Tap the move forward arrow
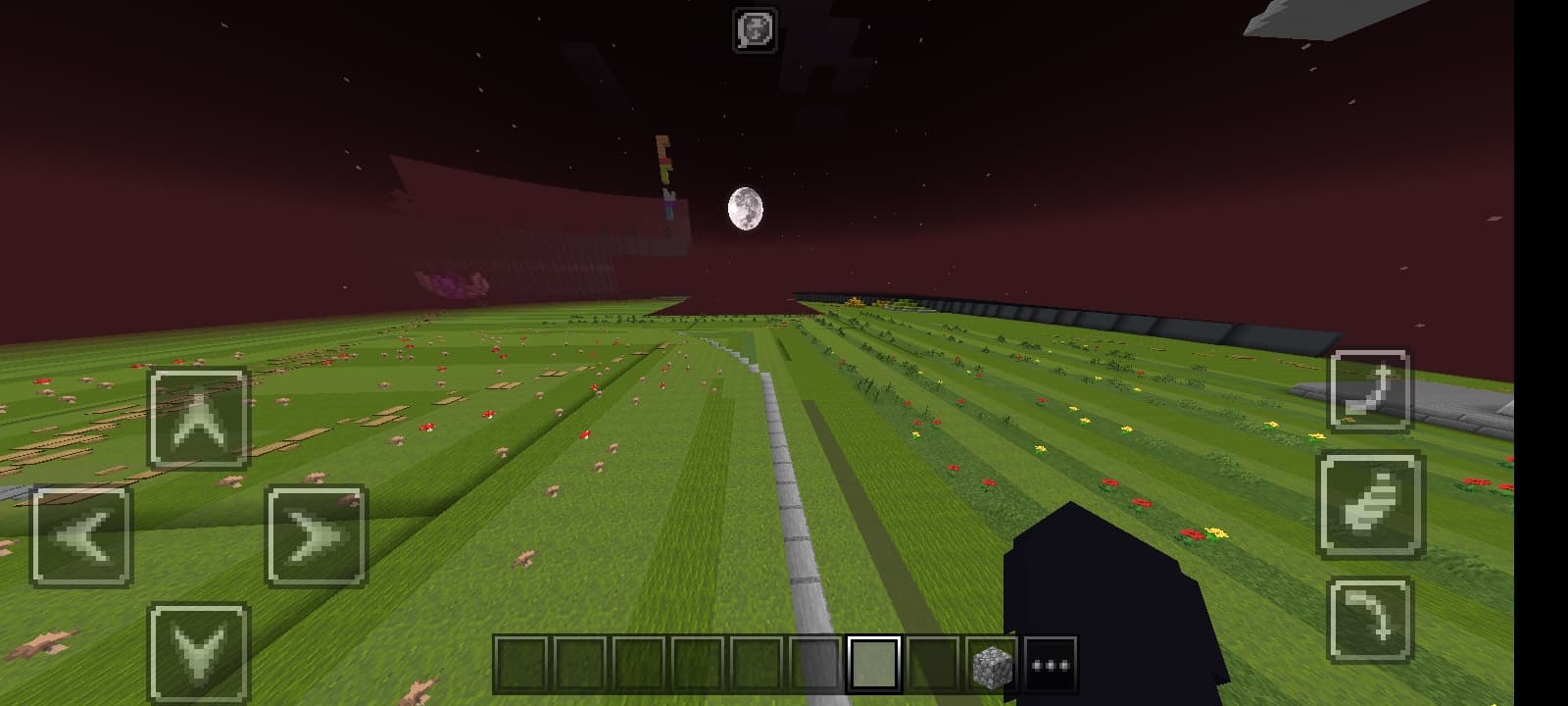This screenshot has height=706, width=1568. (199, 418)
